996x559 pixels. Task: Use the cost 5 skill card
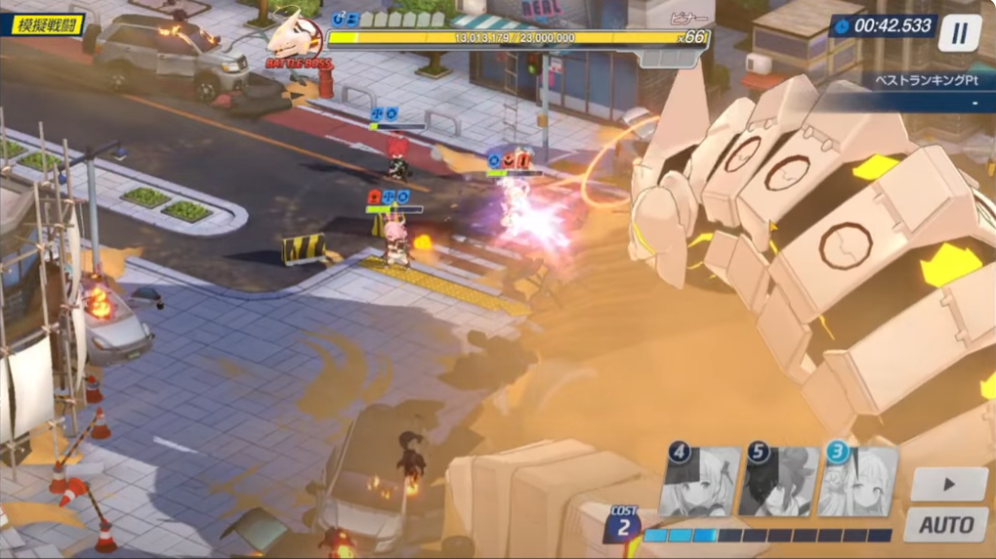click(x=779, y=480)
